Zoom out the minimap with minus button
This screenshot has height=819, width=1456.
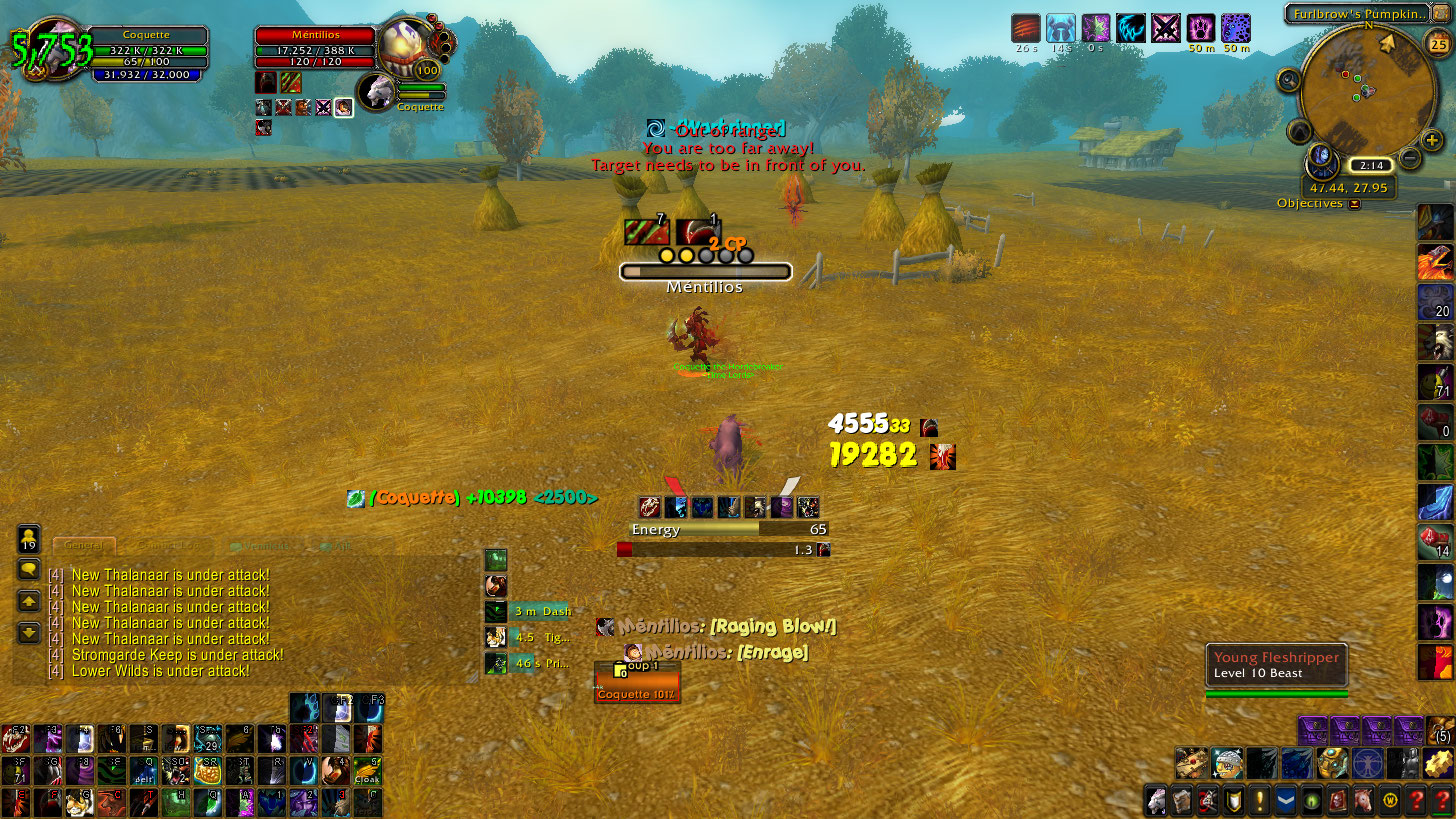(x=1409, y=157)
